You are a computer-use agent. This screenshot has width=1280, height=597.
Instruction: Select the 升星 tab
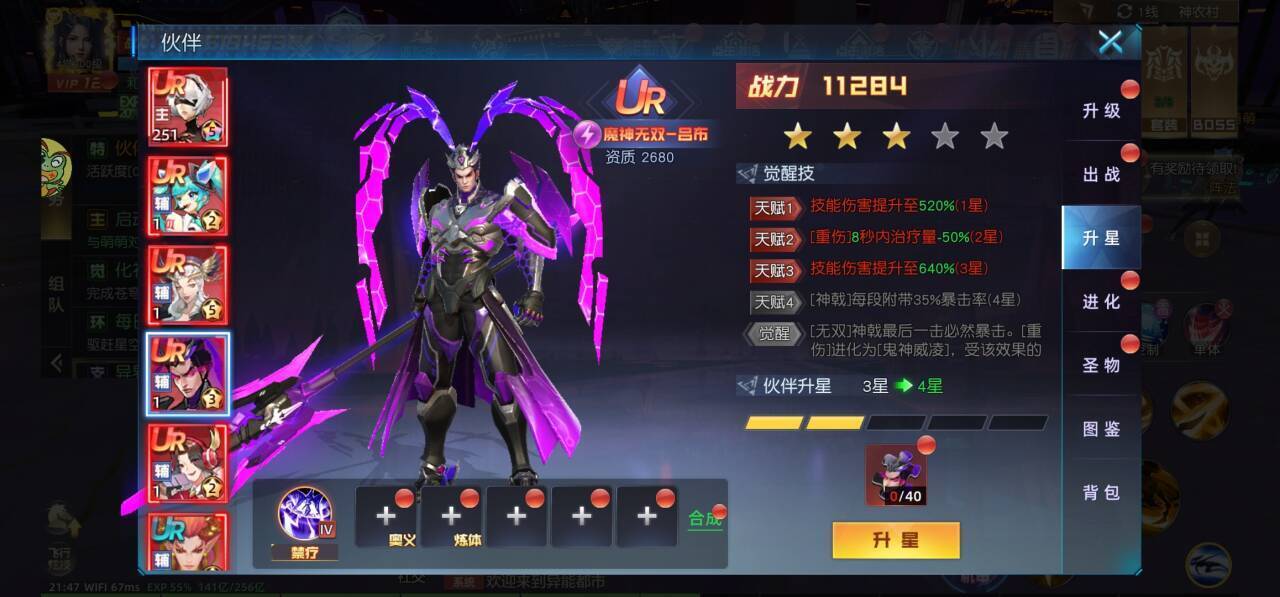coord(1101,238)
